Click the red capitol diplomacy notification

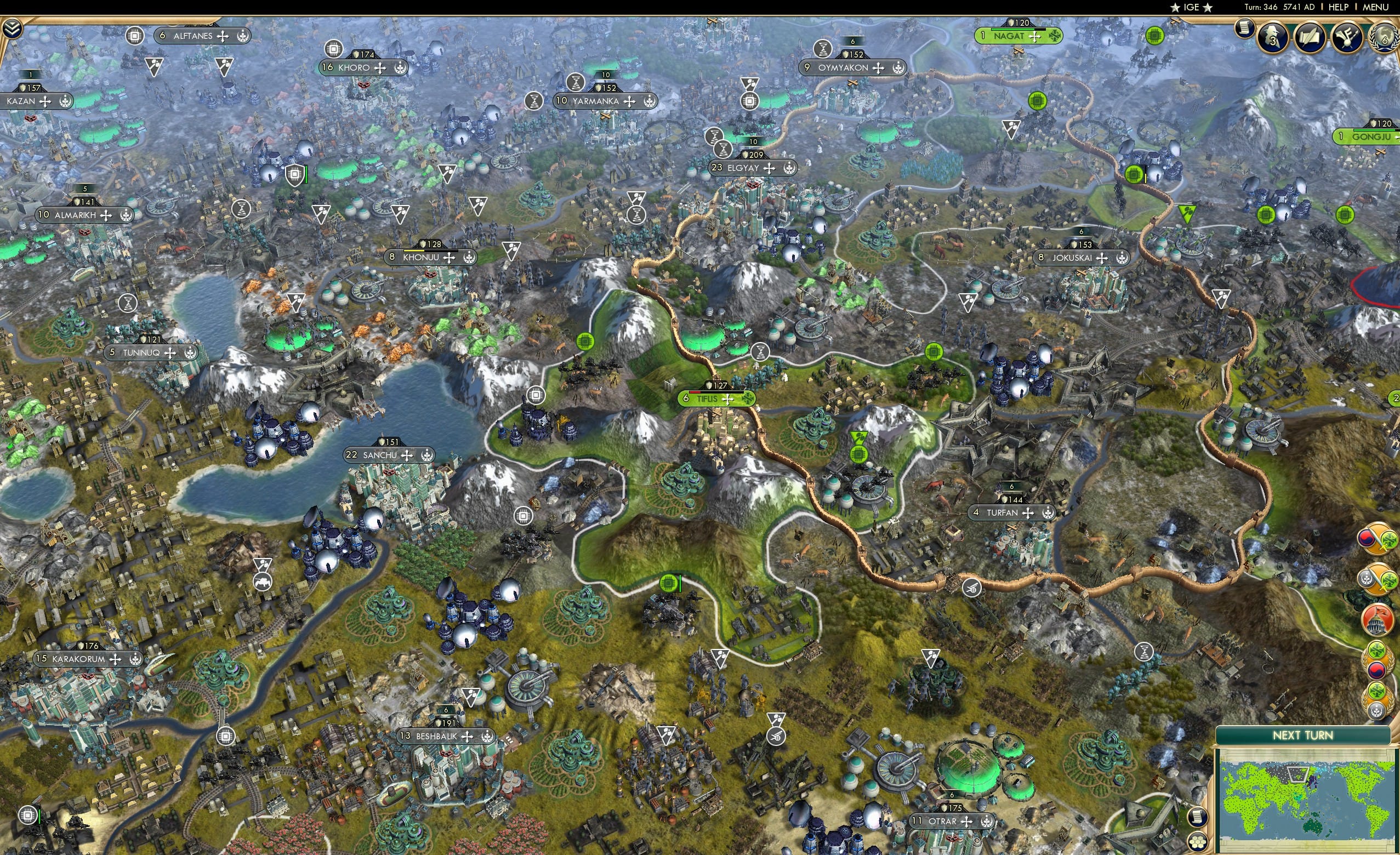[x=1378, y=619]
